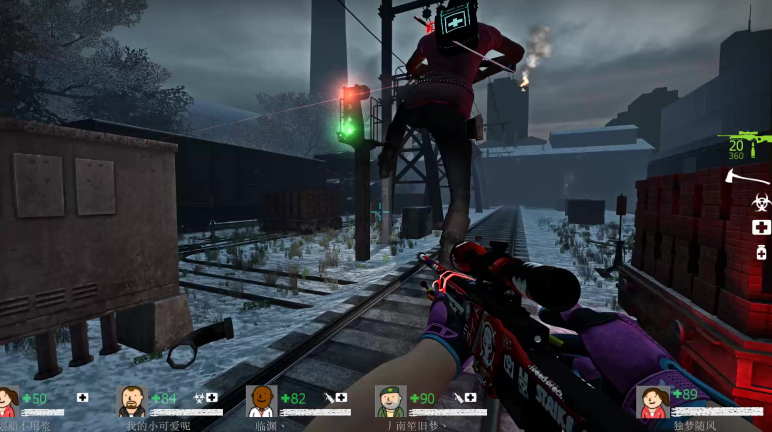Select the biohazard bile bomb slot
The image size is (772, 432).
[x=761, y=203]
